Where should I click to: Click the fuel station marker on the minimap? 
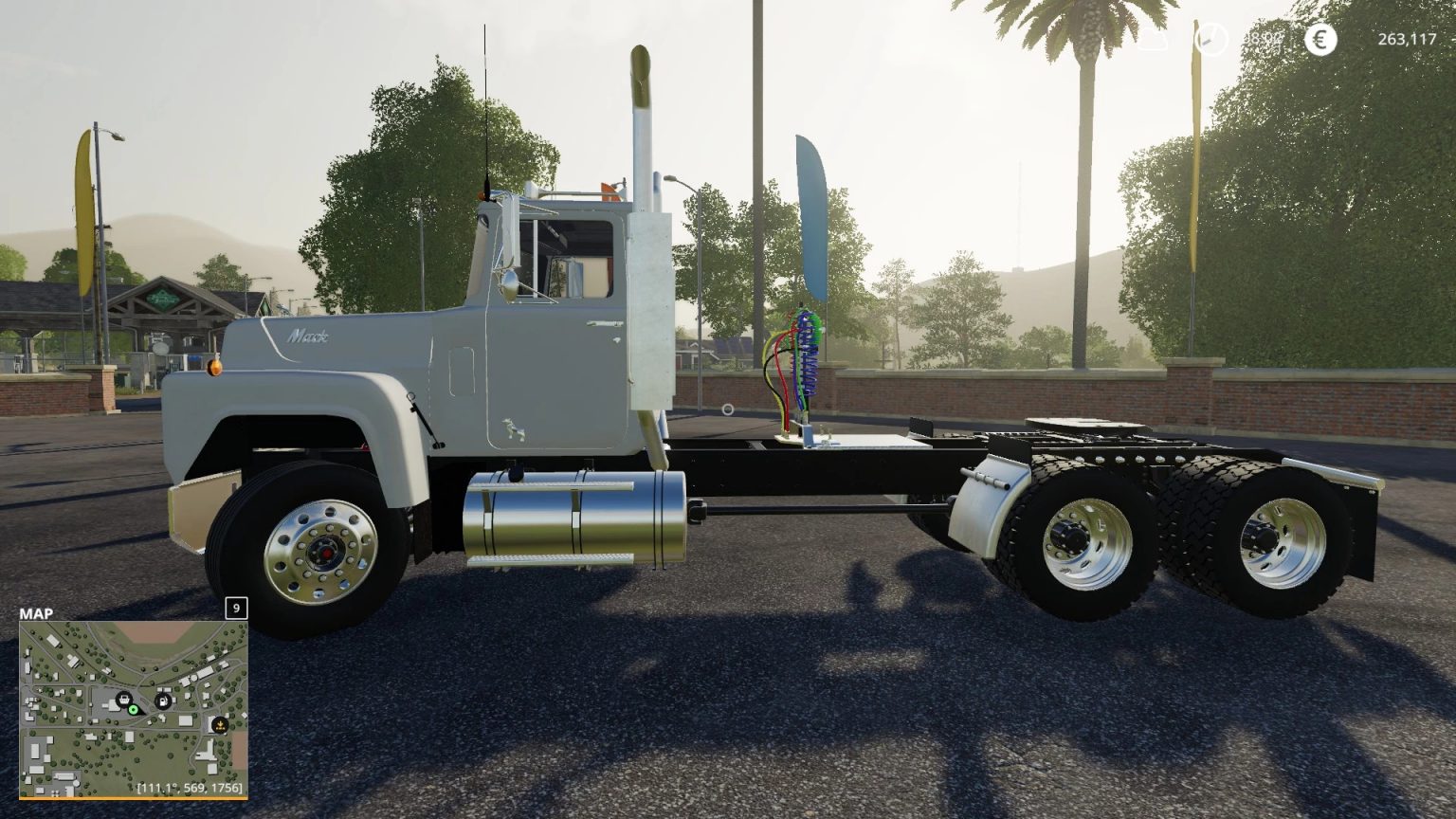pyautogui.click(x=161, y=701)
